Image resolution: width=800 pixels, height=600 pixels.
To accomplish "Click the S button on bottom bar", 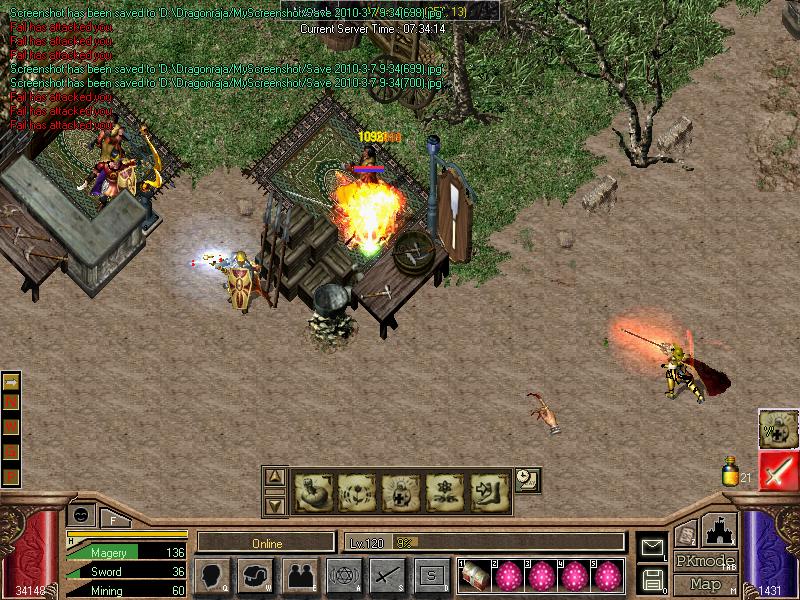I will click(431, 576).
